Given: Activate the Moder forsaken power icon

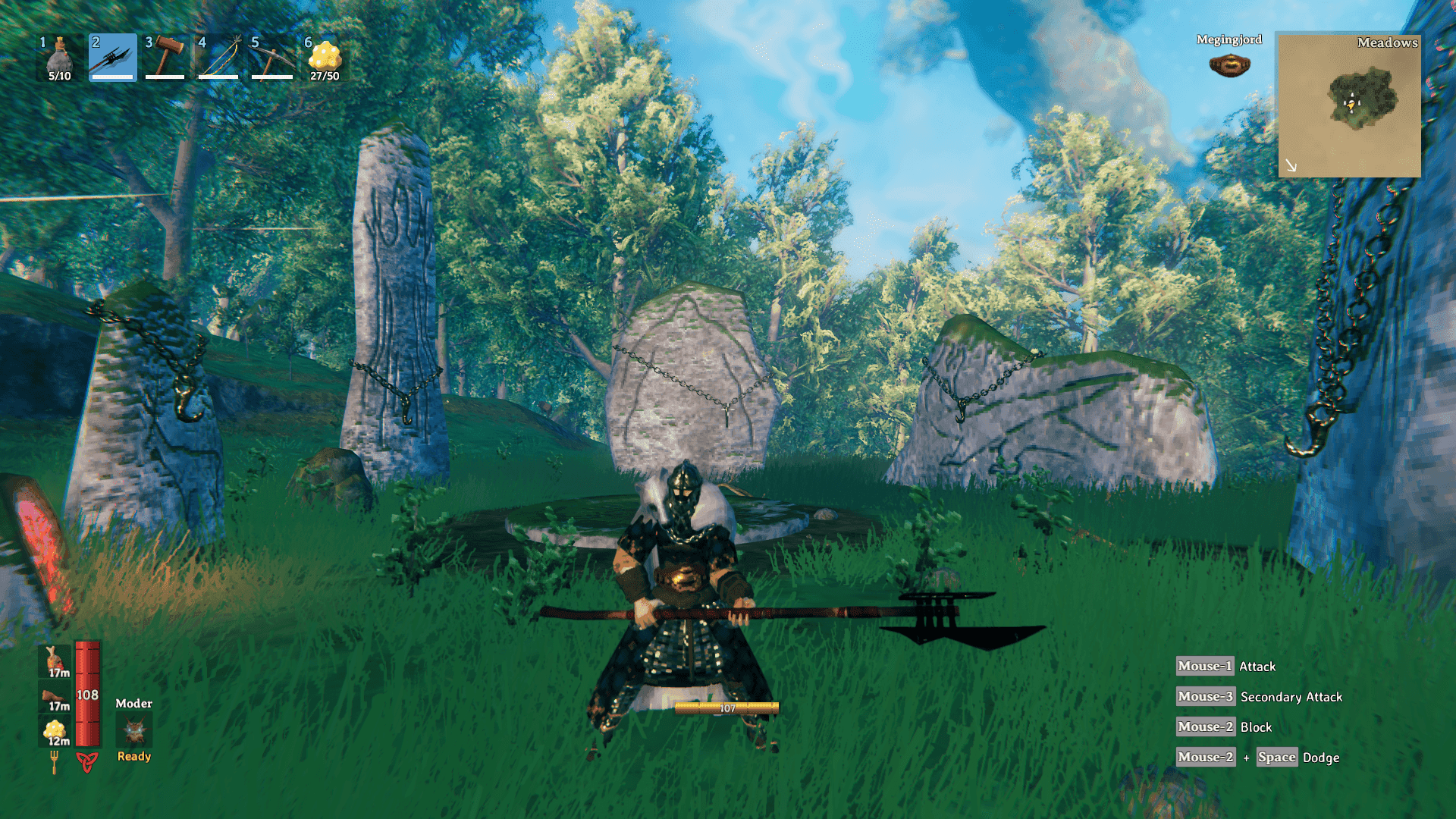Looking at the screenshot, I should pyautogui.click(x=134, y=731).
